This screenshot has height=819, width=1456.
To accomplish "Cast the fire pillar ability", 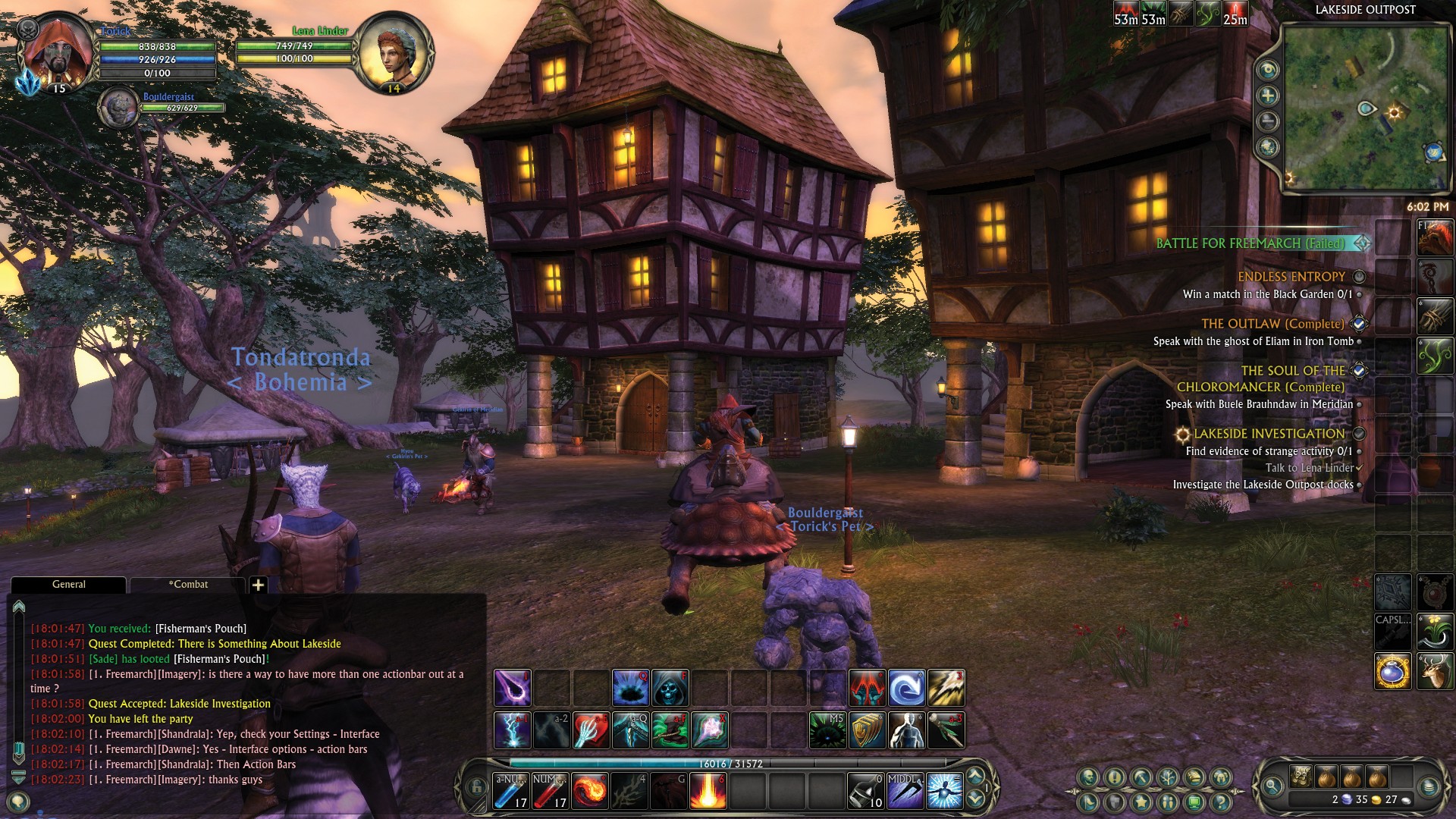I will pyautogui.click(x=708, y=790).
